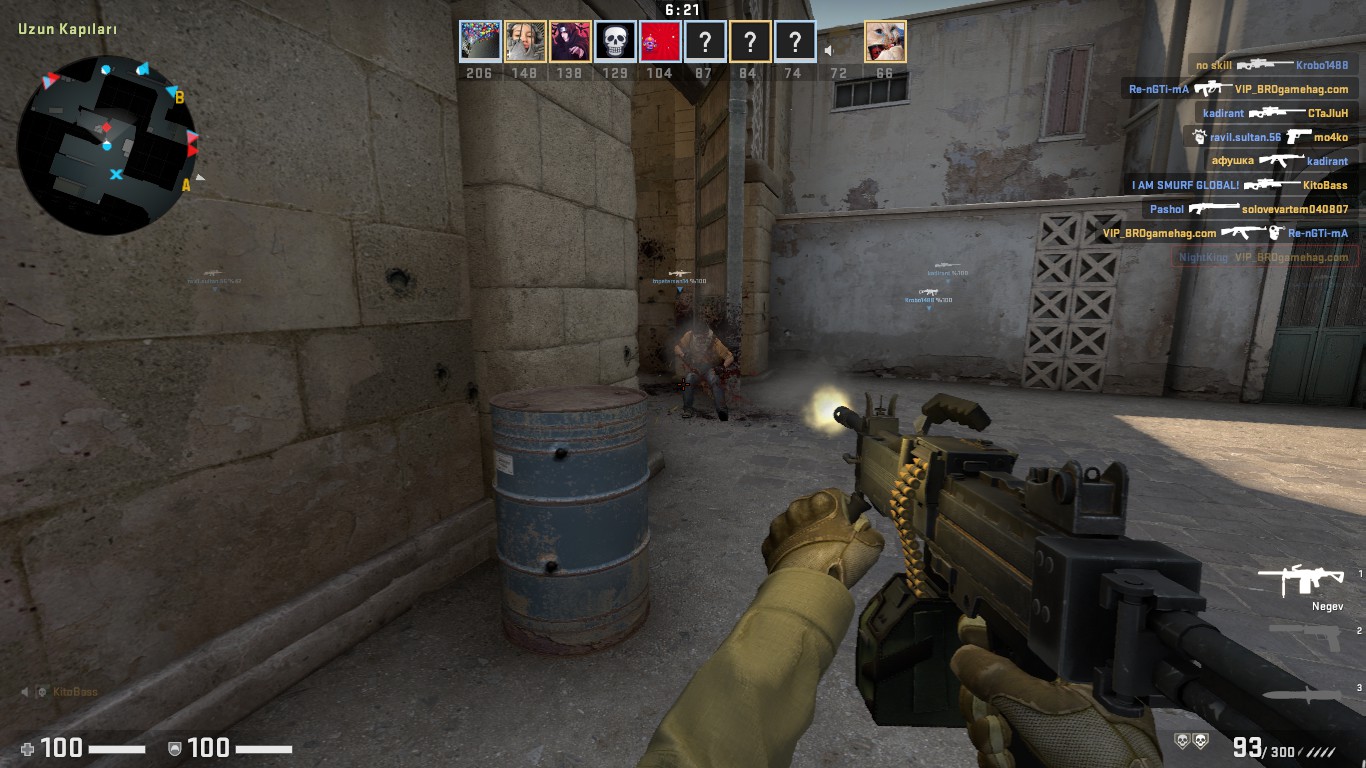The image size is (1366, 768).
Task: Pick the dark-cloaked anime character avatar
Action: (570, 42)
